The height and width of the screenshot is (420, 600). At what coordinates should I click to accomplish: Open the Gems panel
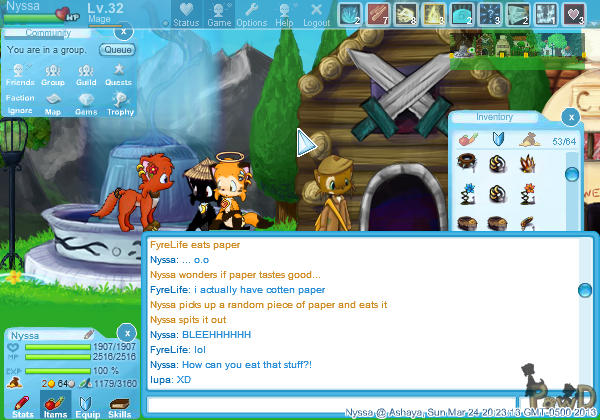86,105
